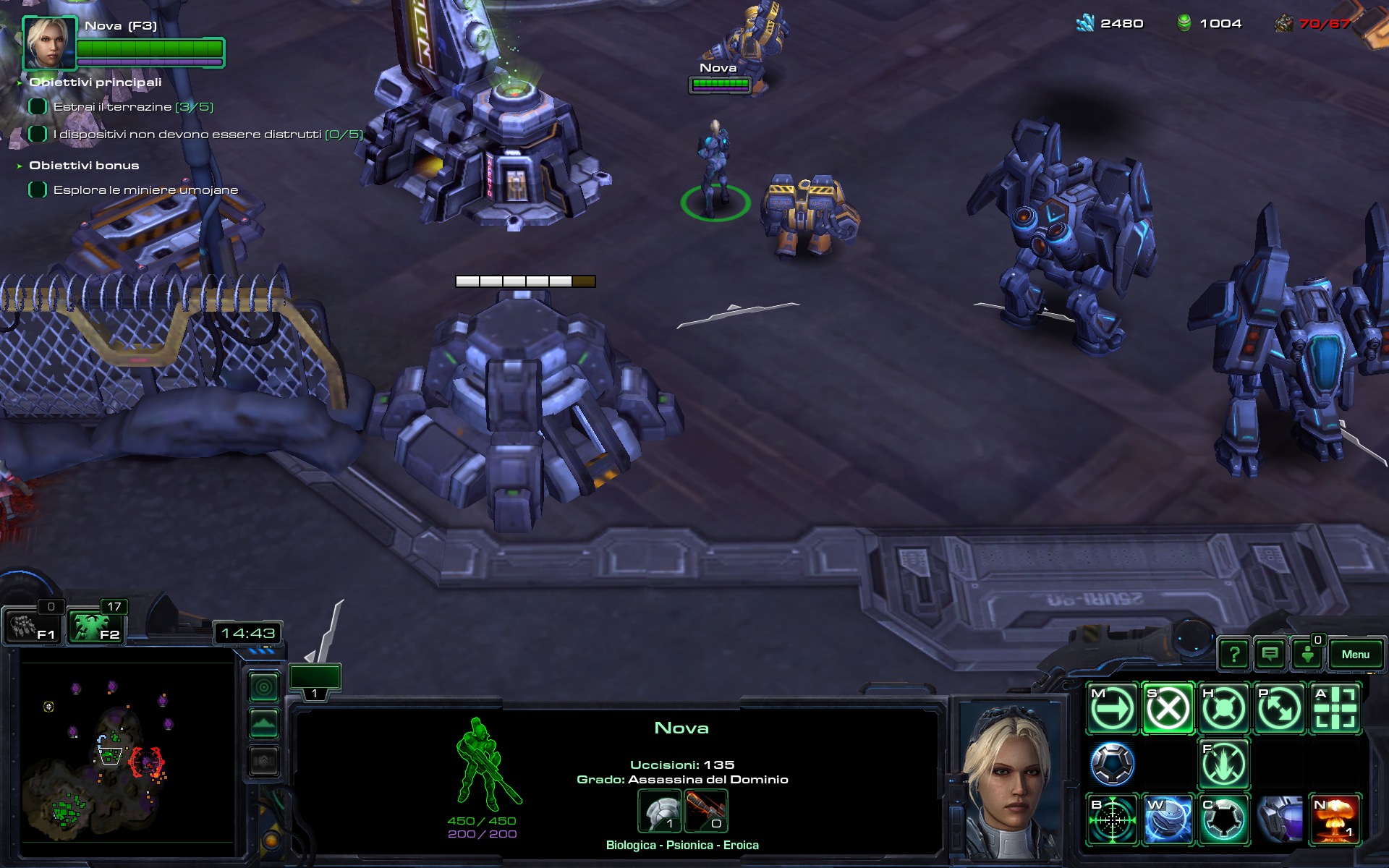Toggle minimap terrain display

point(264,723)
